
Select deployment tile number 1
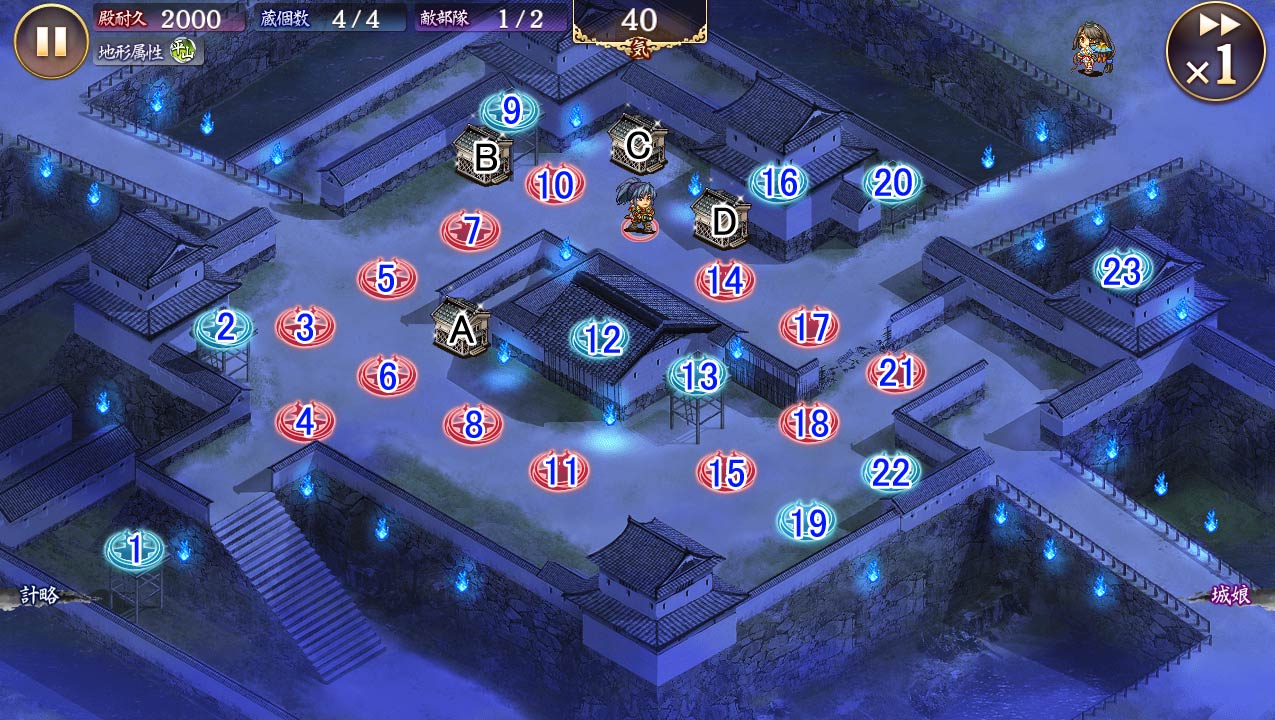coord(135,549)
